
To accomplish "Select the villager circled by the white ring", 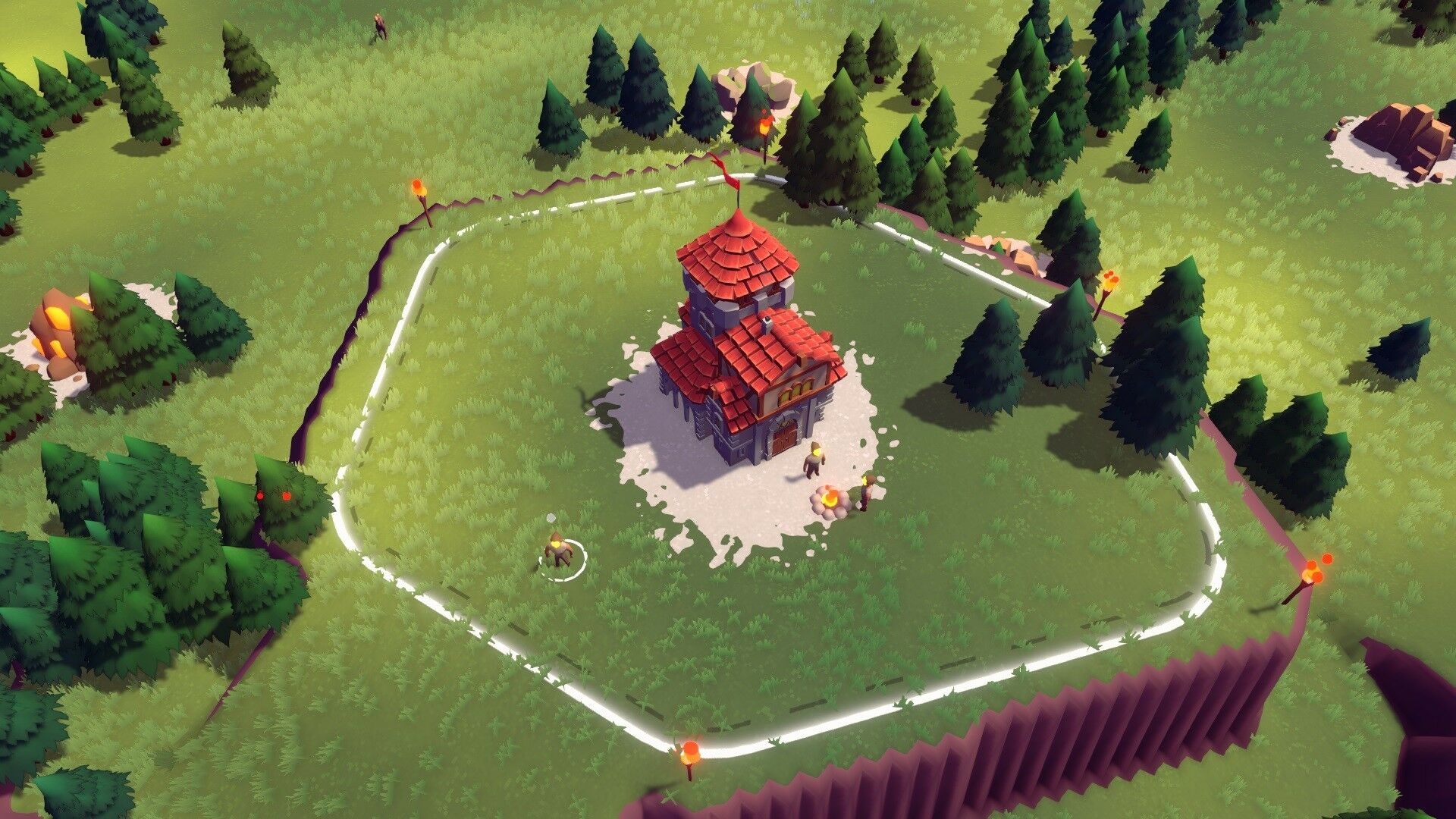I will (x=560, y=553).
